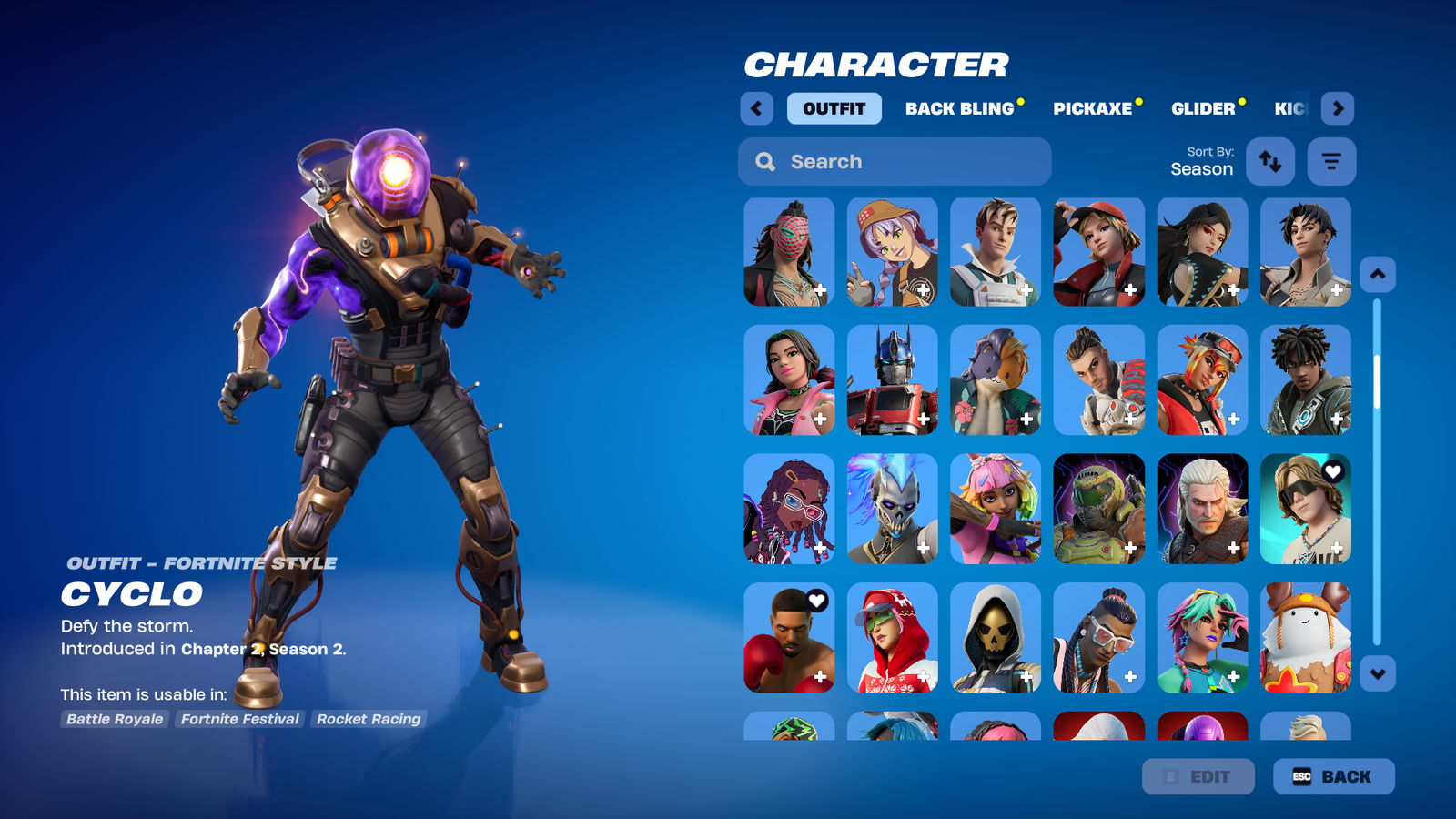Select the Glider tab

1203,108
